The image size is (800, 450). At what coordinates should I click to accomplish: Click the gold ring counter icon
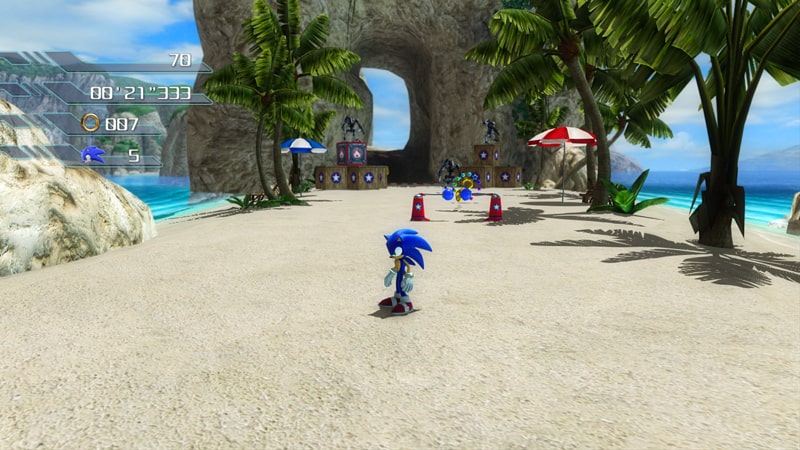coord(91,123)
